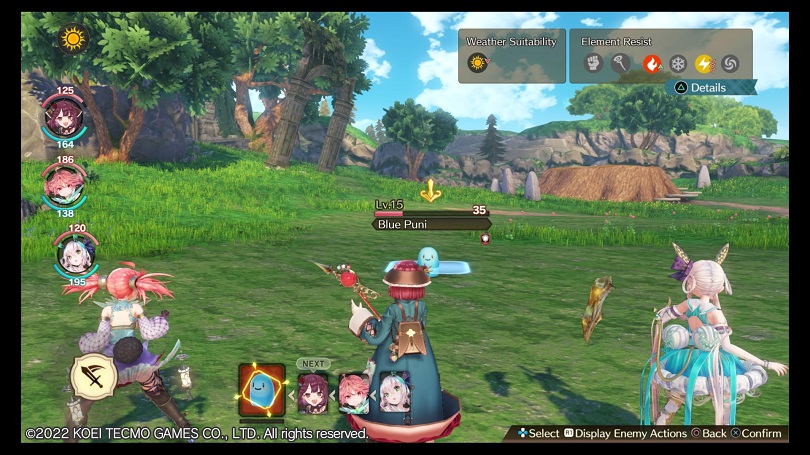Check the fist strike resistance icon

click(x=592, y=64)
